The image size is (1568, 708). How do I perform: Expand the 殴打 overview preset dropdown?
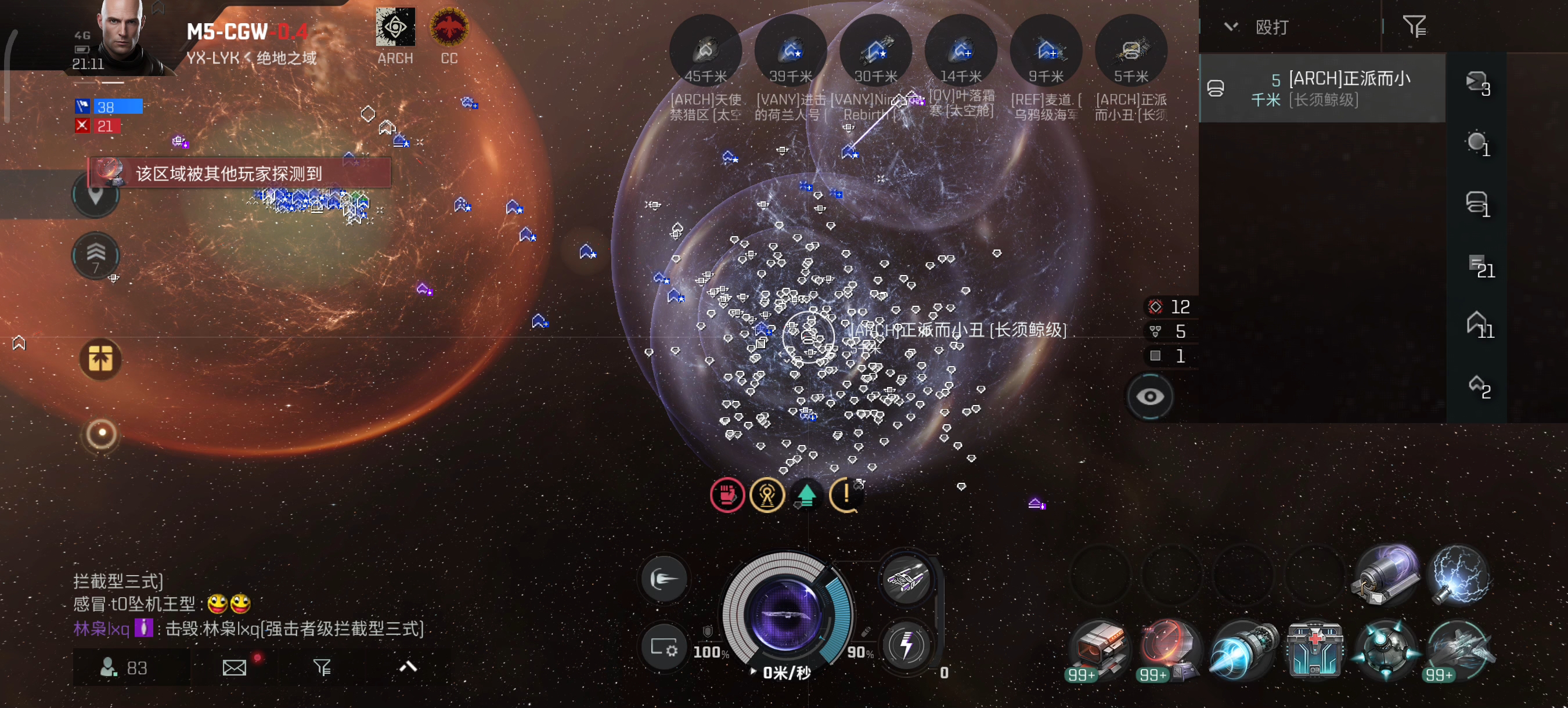coord(1231,27)
